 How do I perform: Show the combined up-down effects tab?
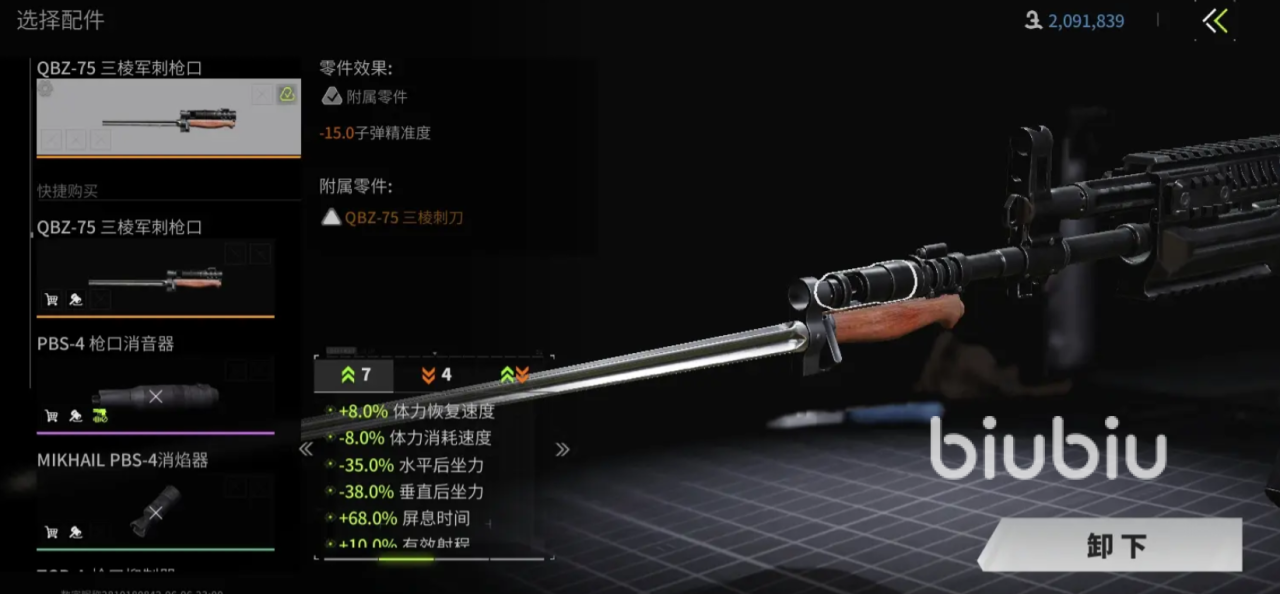[x=514, y=375]
